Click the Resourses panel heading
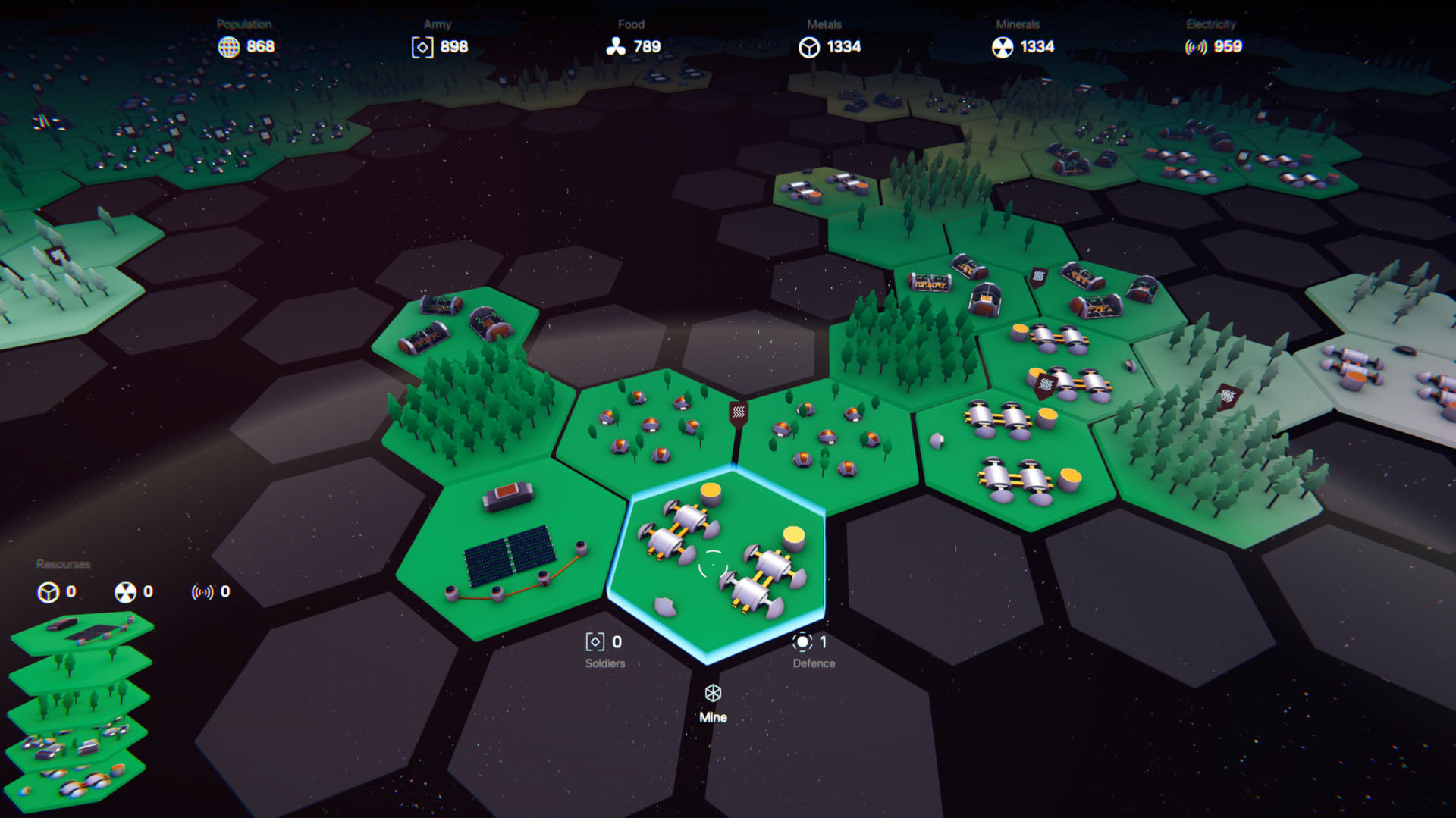Viewport: 1456px width, 818px height. pos(61,564)
